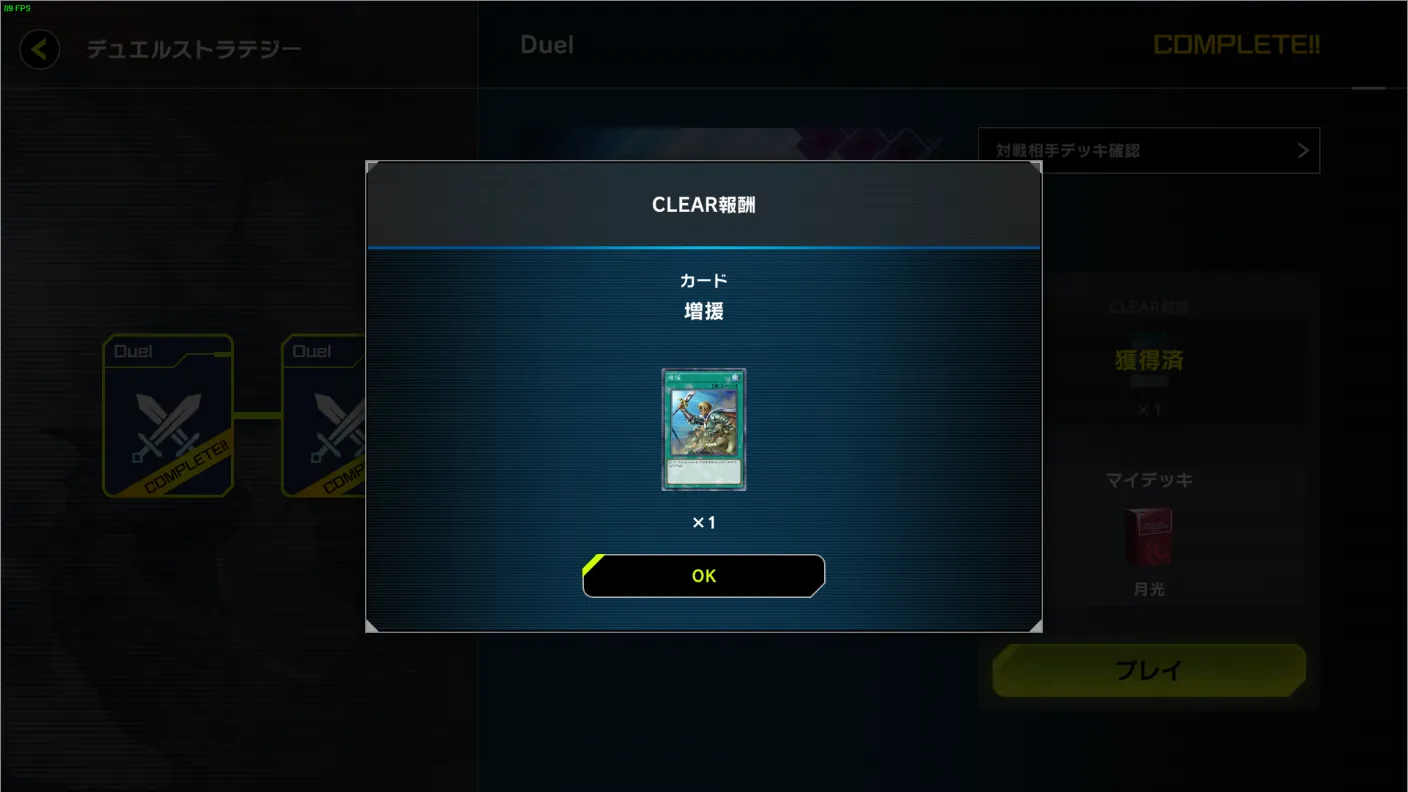Open 対戦相手デッキ確認 opponent deck check
Image resolution: width=1408 pixels, height=792 pixels.
click(x=1148, y=151)
